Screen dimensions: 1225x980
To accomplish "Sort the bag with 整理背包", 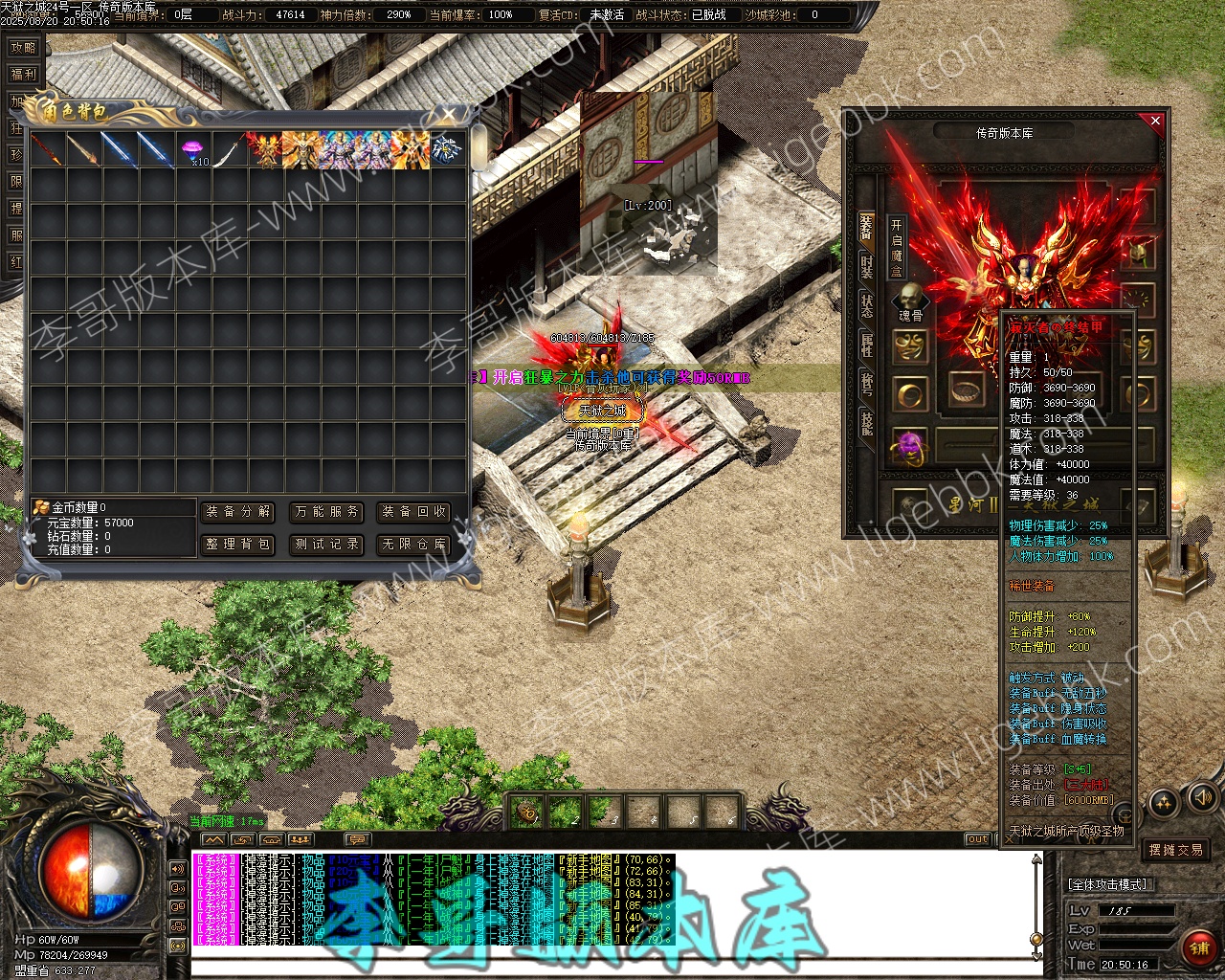I will point(238,545).
